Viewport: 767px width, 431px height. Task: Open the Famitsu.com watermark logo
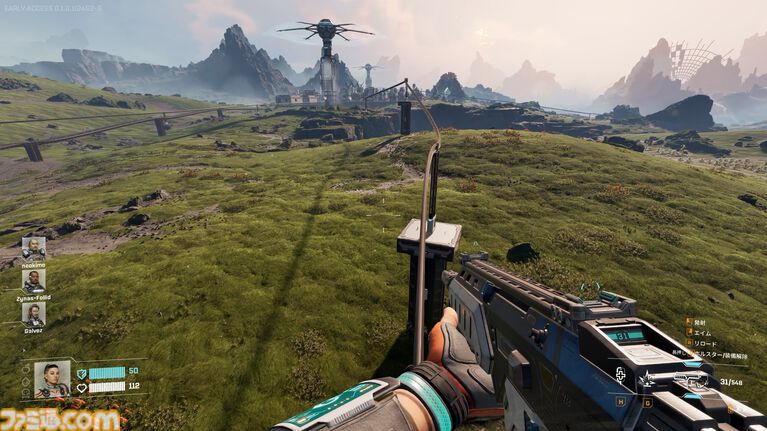pyautogui.click(x=60, y=419)
